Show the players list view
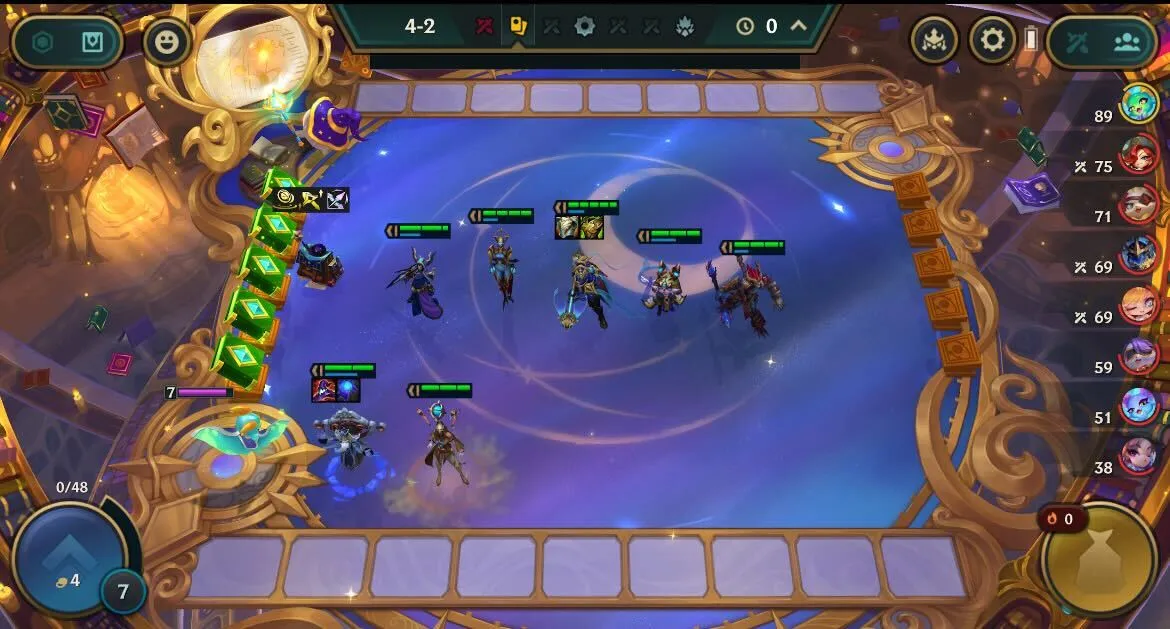The height and width of the screenshot is (629, 1170). pos(1127,42)
